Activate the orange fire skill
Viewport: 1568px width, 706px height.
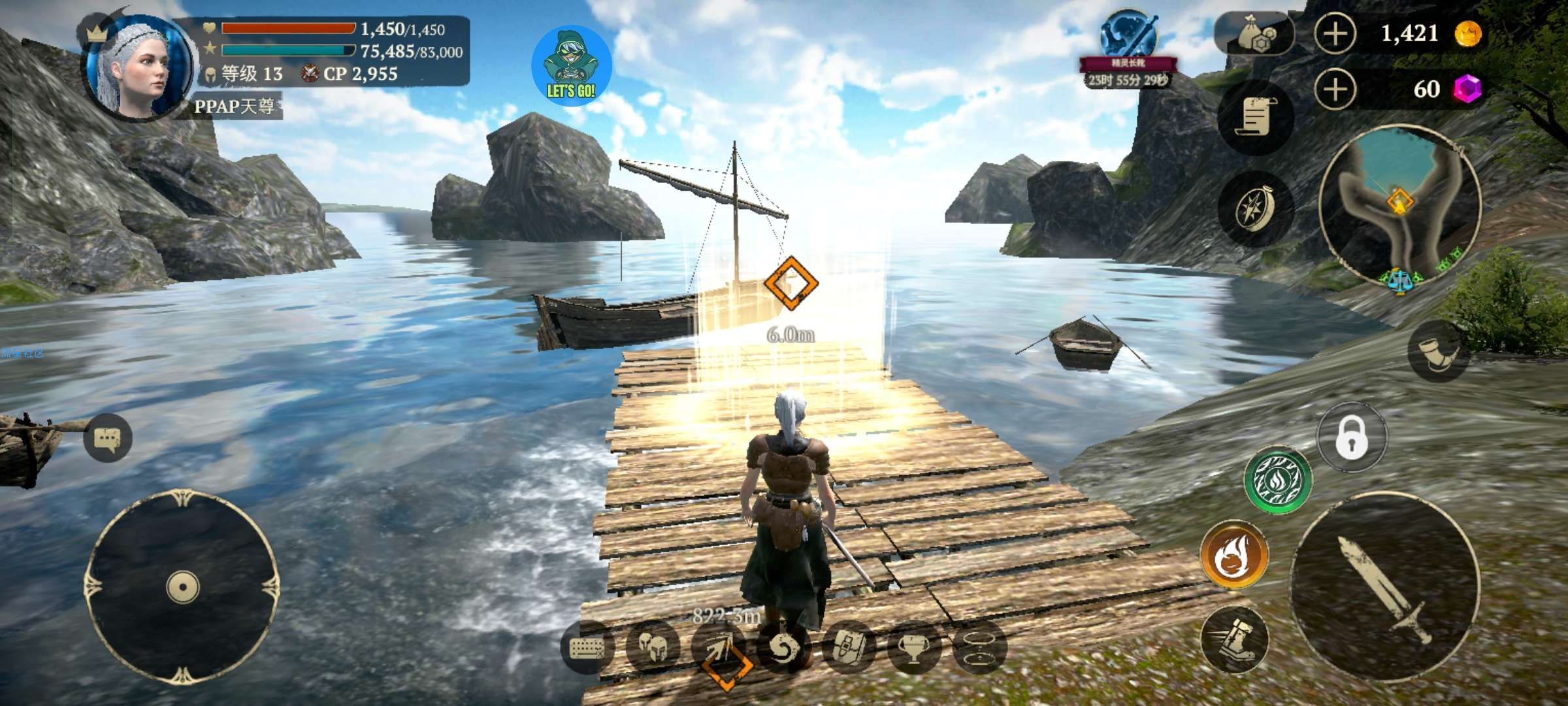[1234, 554]
